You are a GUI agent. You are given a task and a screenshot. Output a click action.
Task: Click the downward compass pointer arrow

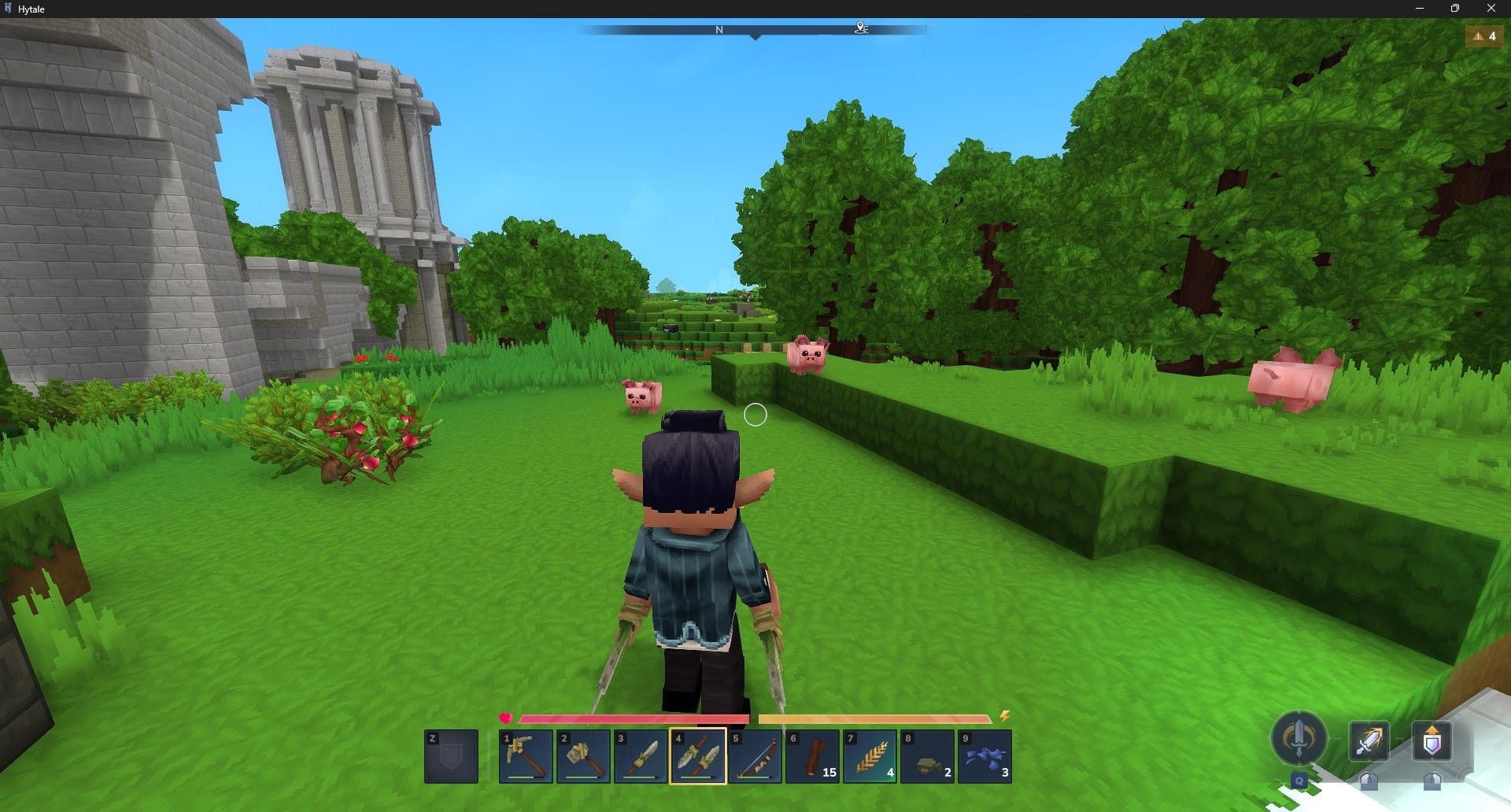pos(755,36)
